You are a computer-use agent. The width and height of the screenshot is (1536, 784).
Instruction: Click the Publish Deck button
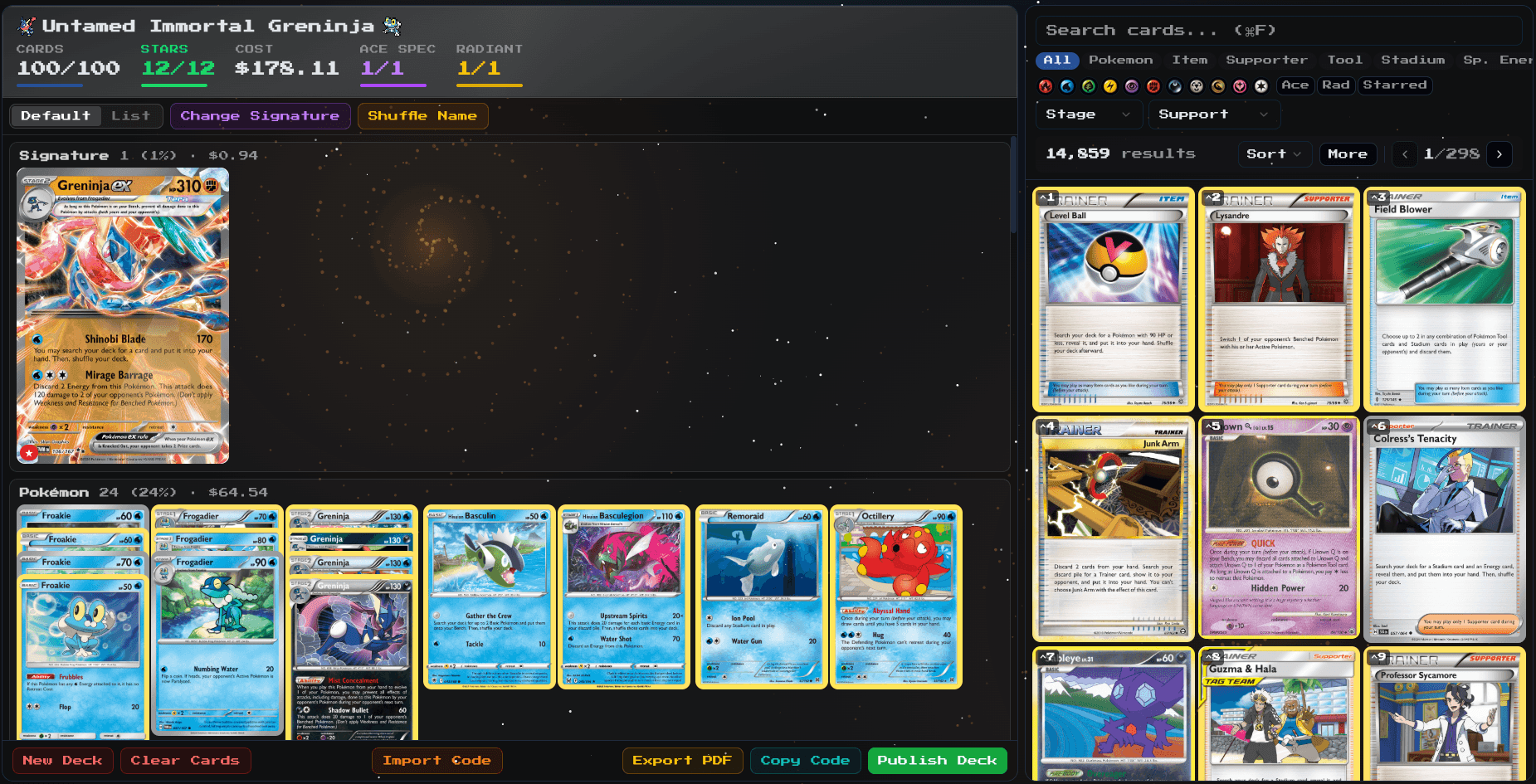(x=937, y=760)
